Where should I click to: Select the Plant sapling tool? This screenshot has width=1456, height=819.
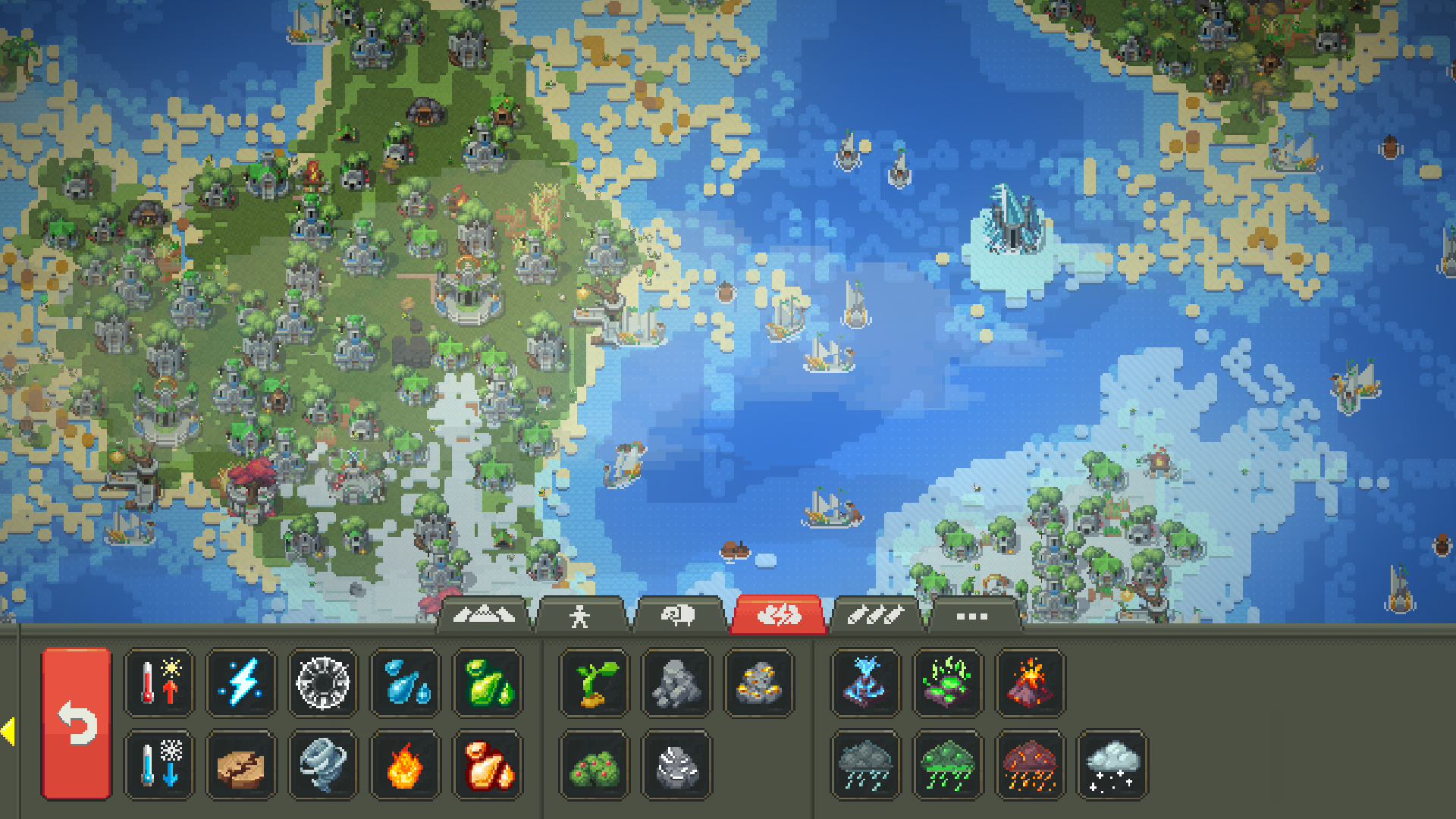point(591,683)
